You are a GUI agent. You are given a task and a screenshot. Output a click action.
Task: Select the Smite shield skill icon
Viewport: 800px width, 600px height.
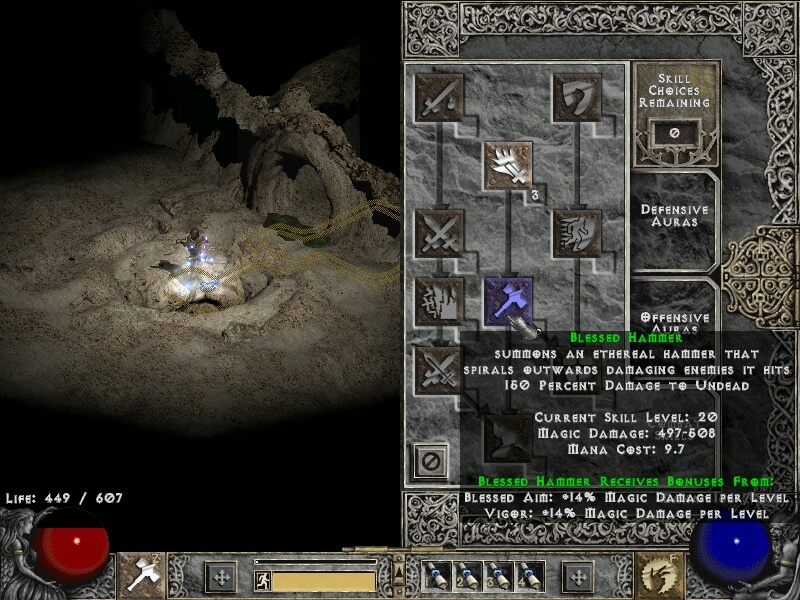pyautogui.click(x=576, y=96)
